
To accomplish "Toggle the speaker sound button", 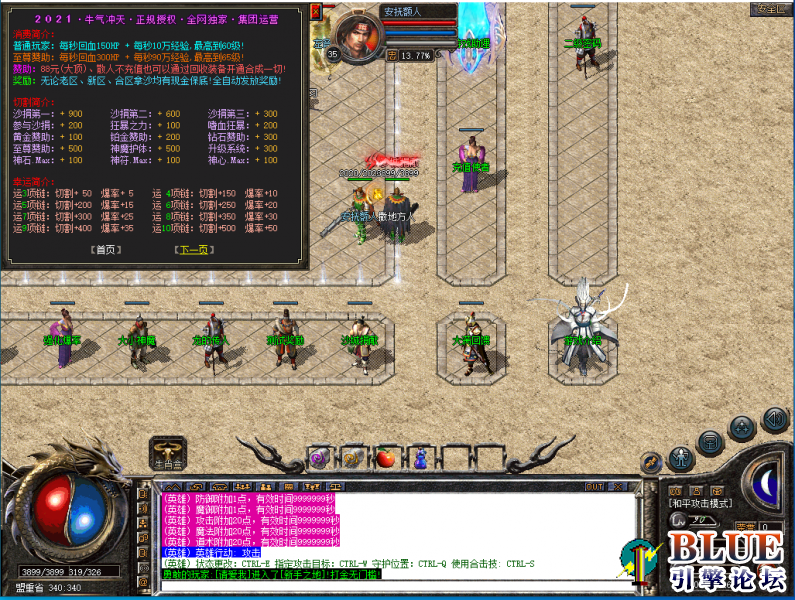I will (x=775, y=418).
